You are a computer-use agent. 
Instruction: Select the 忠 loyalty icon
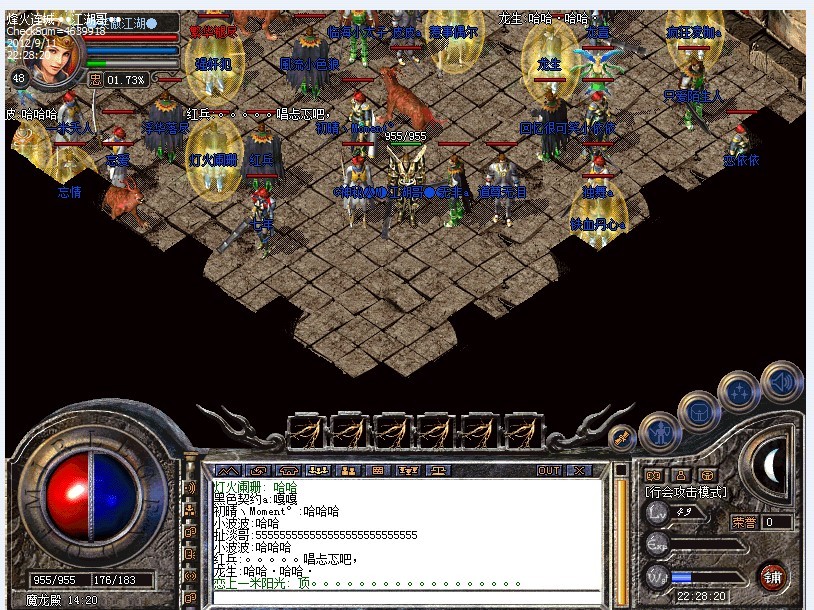point(95,79)
